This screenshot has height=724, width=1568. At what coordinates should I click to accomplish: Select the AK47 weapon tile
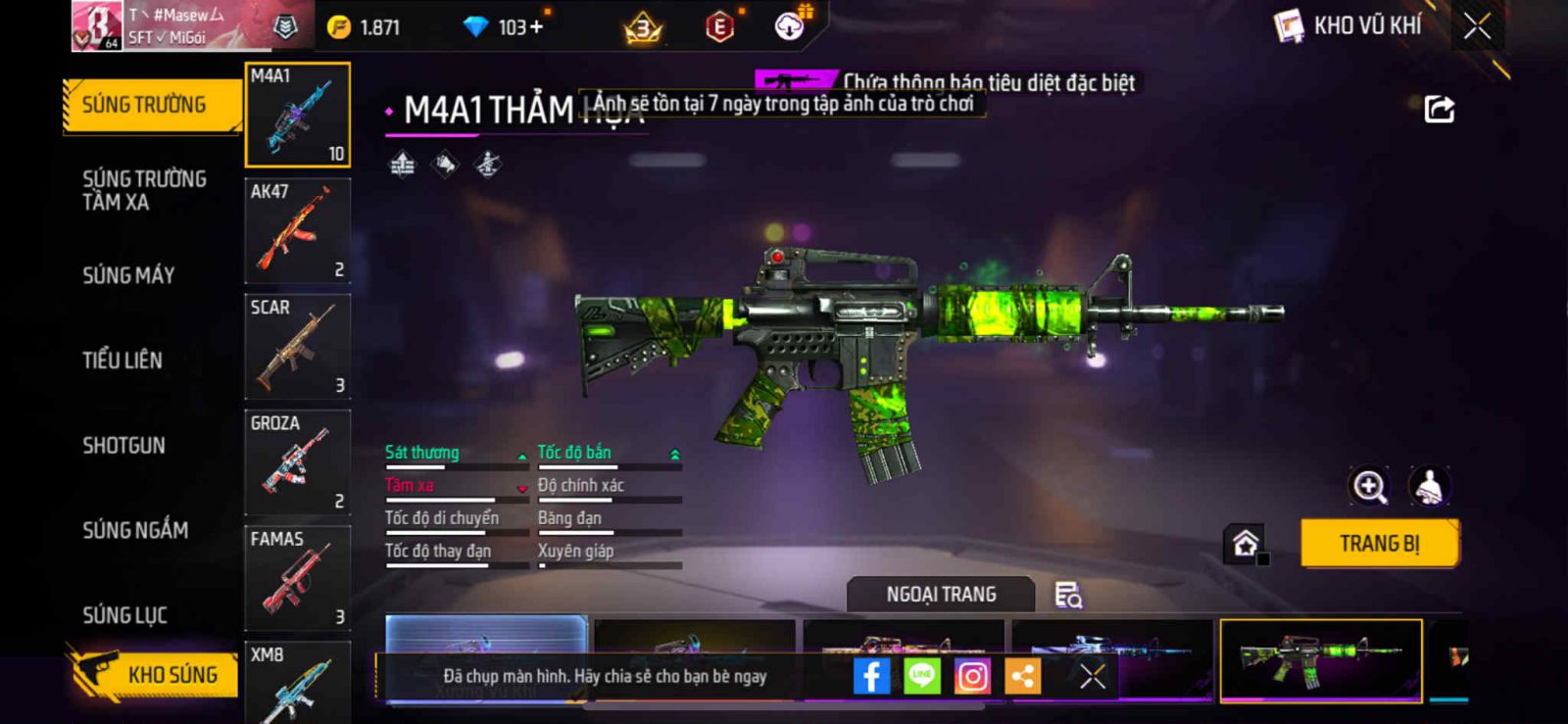point(297,231)
